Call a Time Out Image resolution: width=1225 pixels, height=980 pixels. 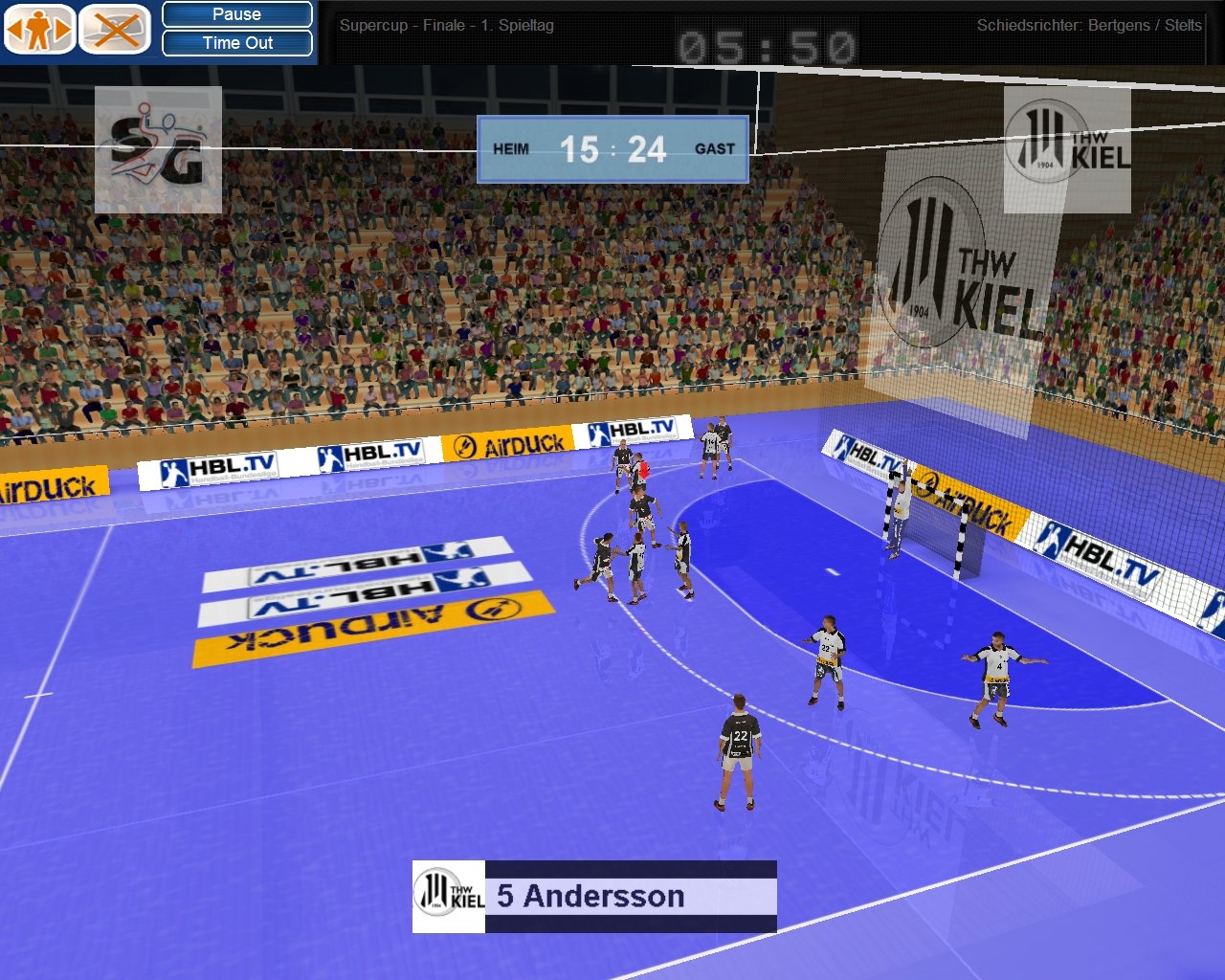[237, 43]
